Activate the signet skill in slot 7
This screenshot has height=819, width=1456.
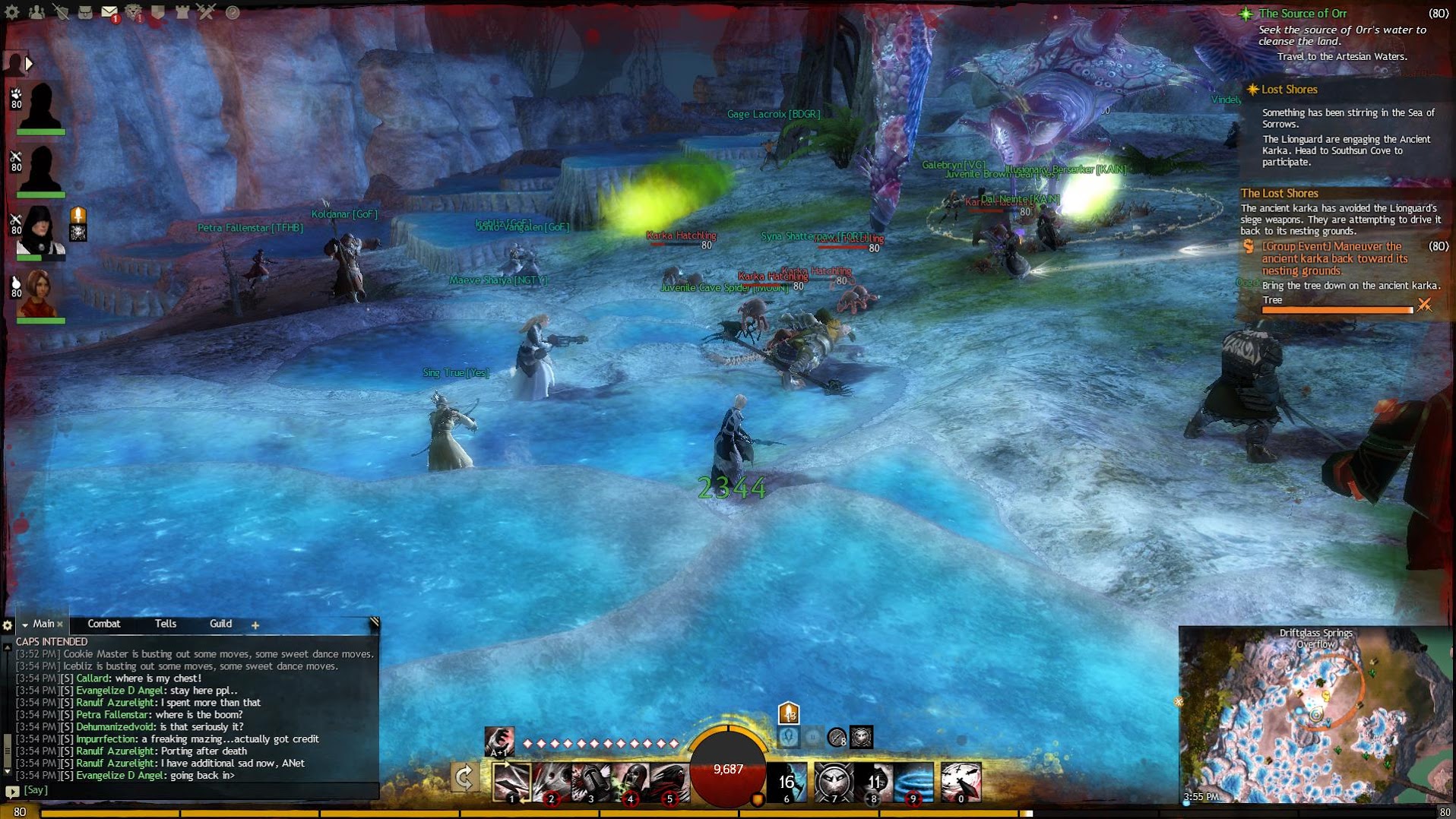point(834,782)
